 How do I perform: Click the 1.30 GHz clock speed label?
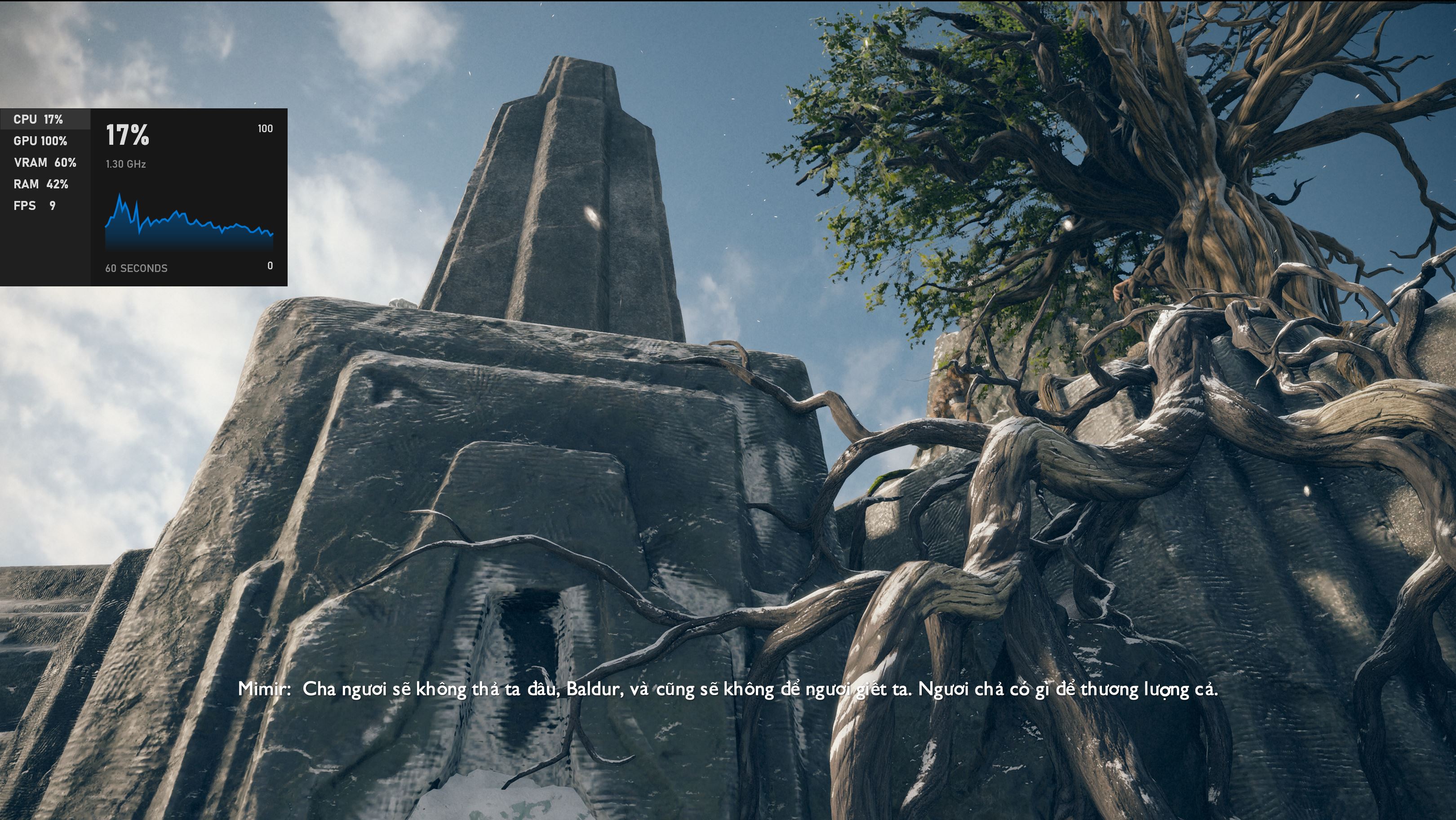tap(125, 165)
